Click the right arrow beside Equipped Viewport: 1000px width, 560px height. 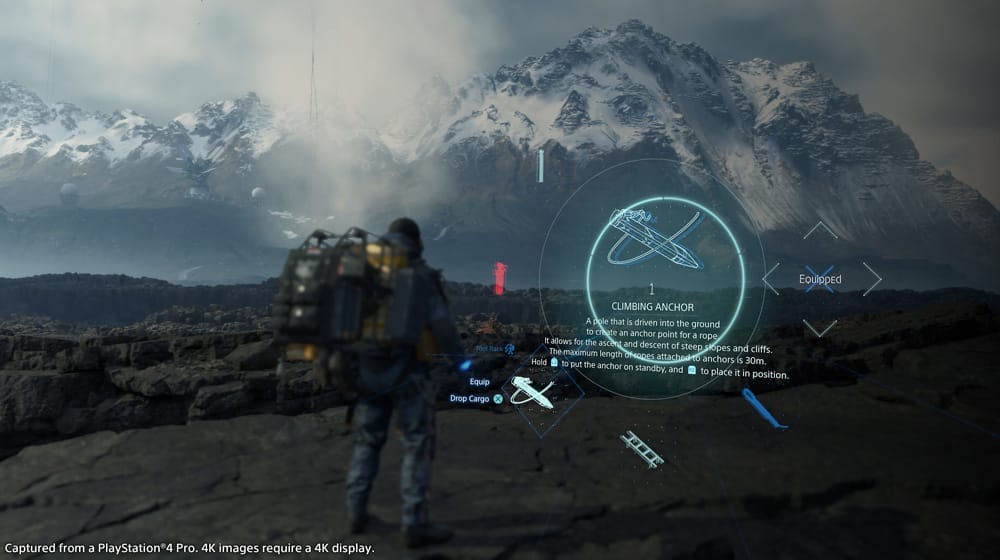[872, 279]
